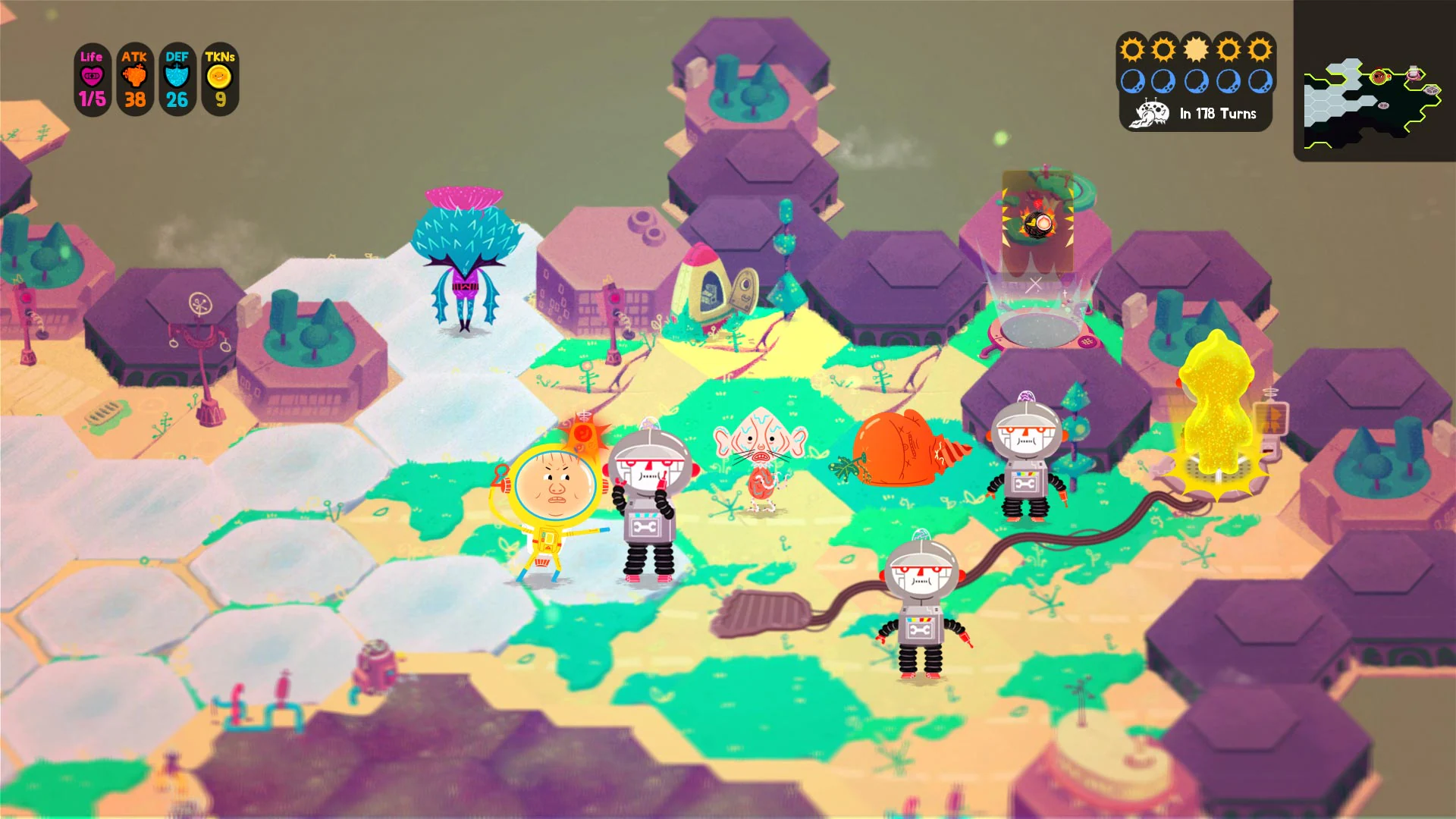
Task: Open the yellow TKNs coin icon
Action: [x=219, y=76]
